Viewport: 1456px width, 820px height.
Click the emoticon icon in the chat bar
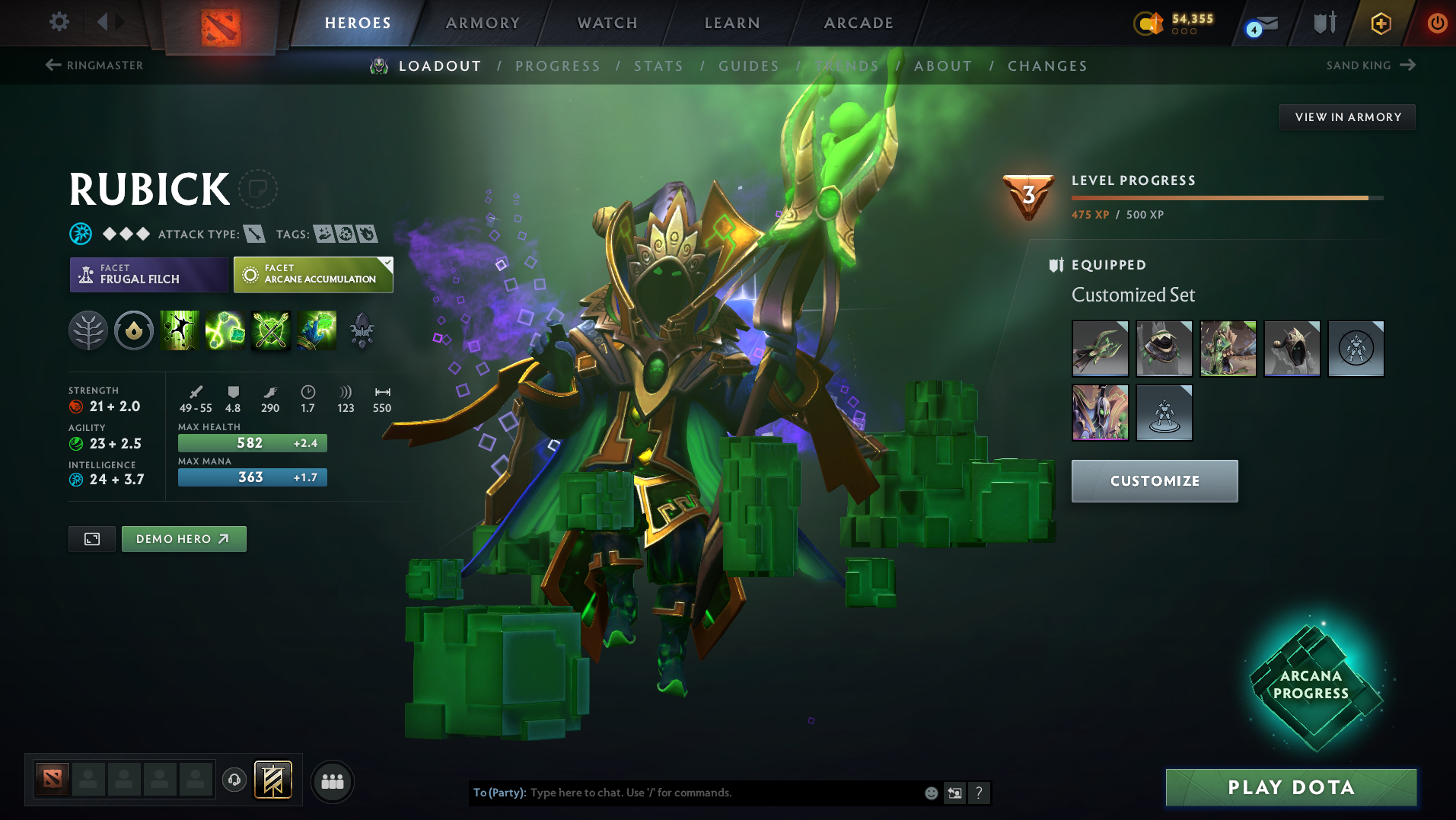coord(930,793)
